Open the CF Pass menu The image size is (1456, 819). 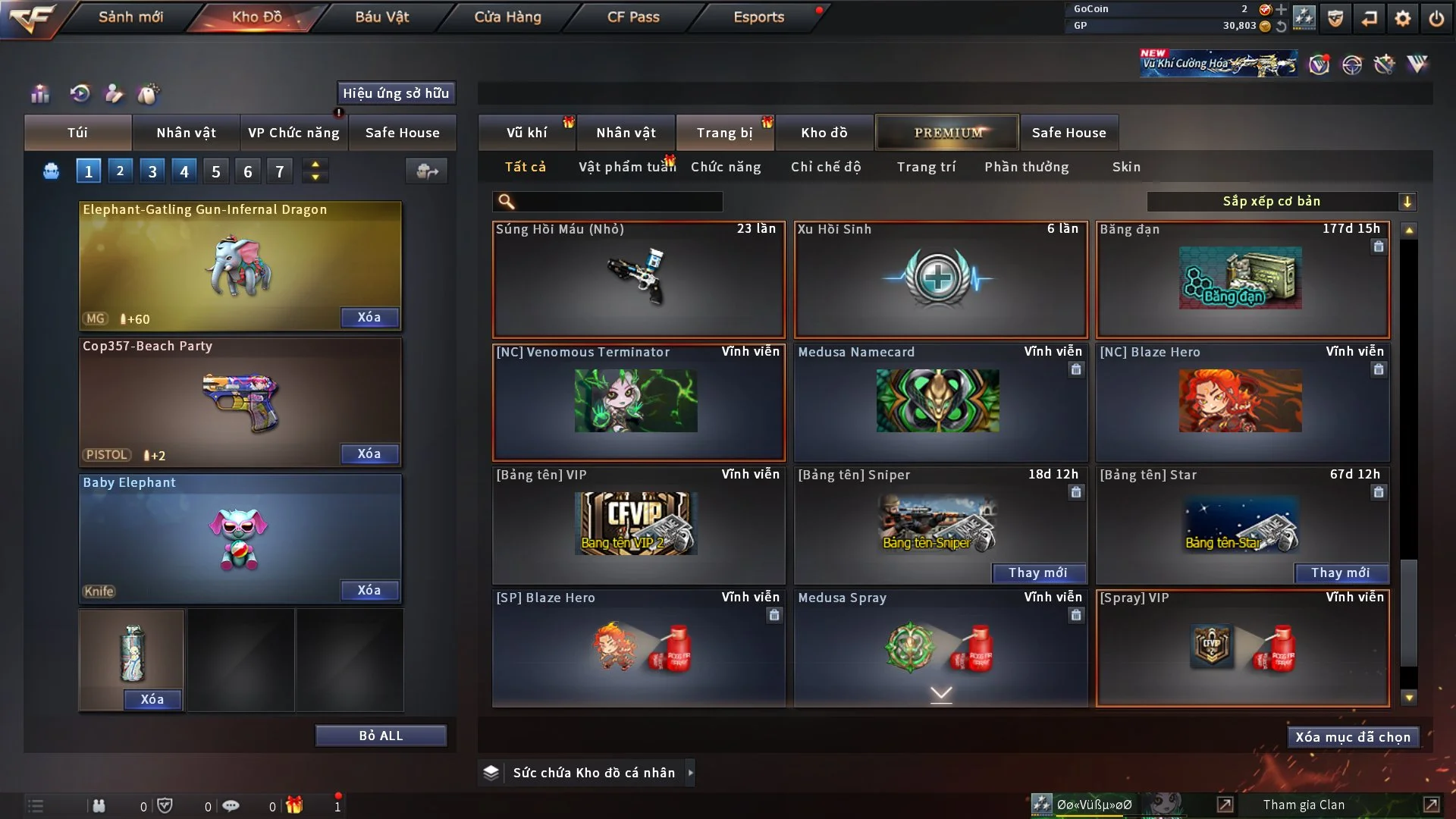(633, 17)
